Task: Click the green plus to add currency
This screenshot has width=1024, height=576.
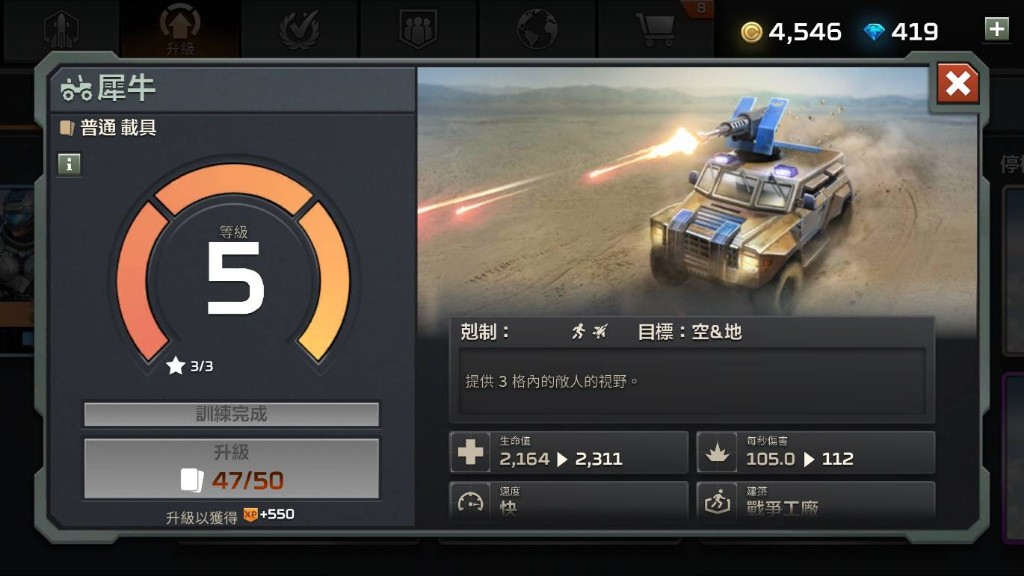Action: [x=996, y=29]
